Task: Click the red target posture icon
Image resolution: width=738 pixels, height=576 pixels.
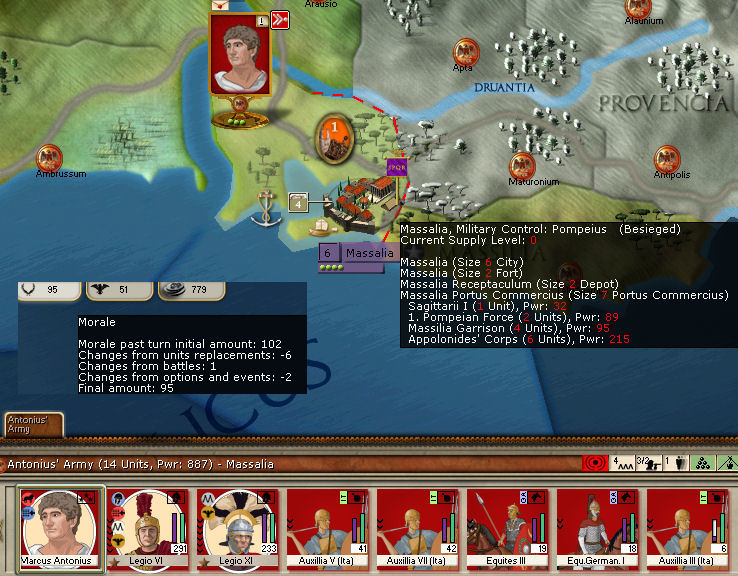Action: [593, 465]
